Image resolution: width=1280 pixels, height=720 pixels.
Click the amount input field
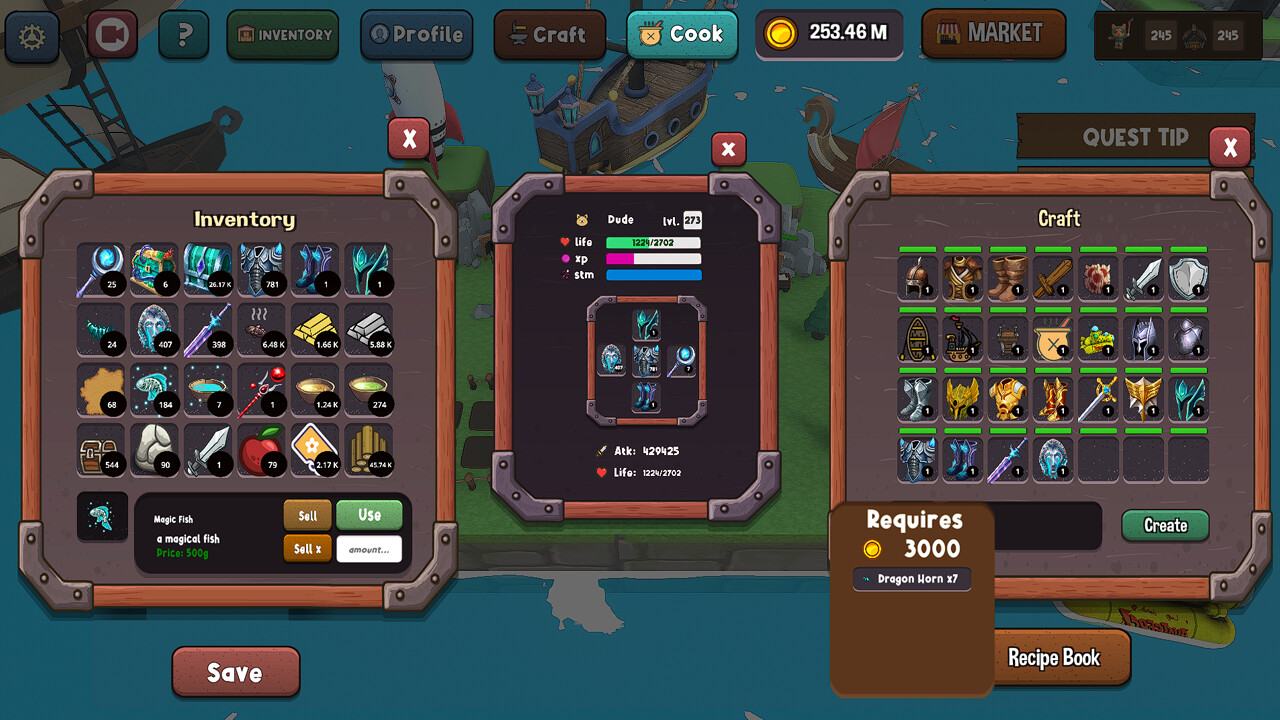click(x=369, y=548)
